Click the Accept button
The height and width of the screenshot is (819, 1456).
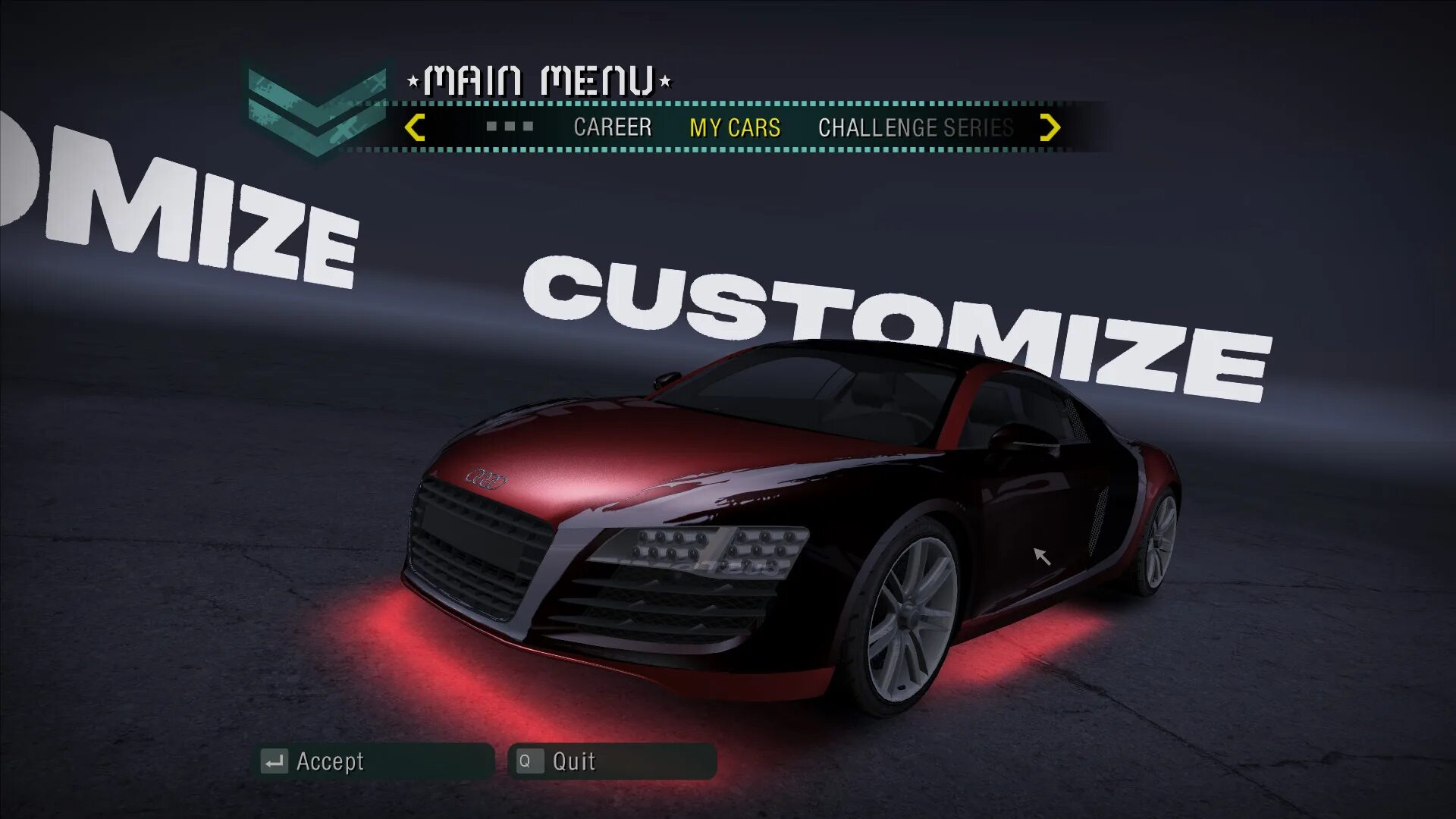coord(374,761)
